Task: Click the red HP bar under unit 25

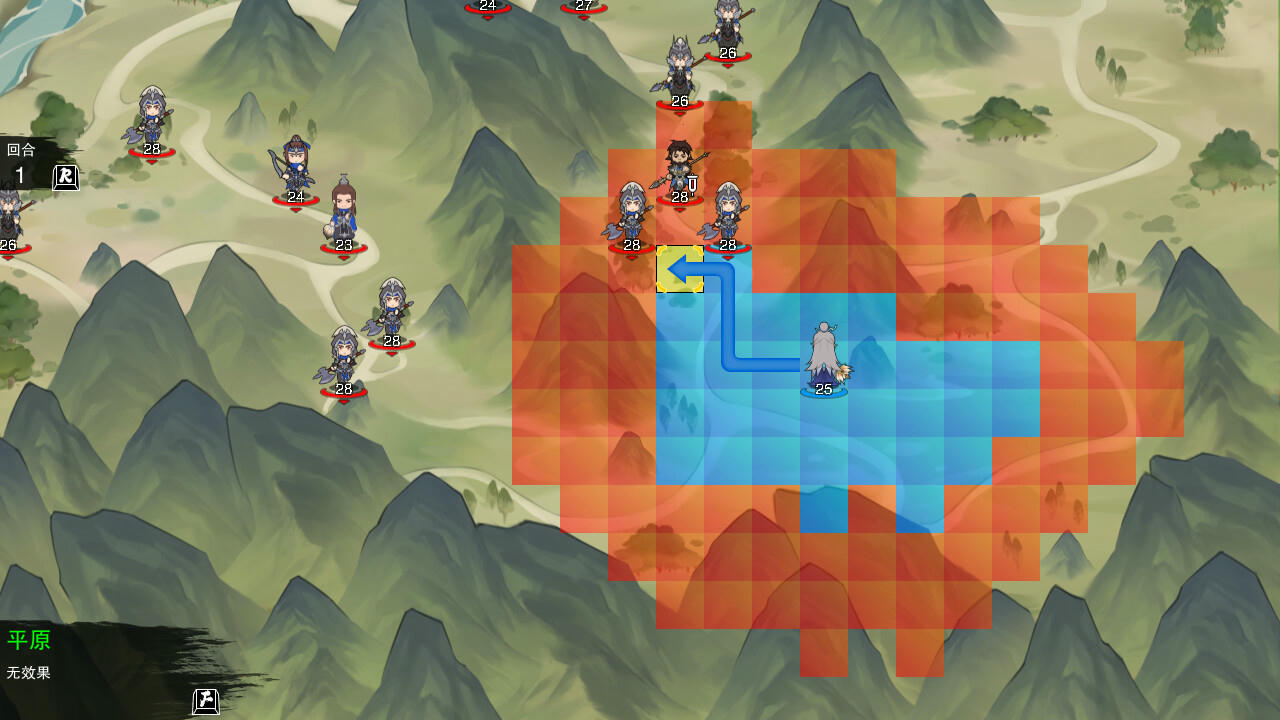Action: [x=822, y=391]
